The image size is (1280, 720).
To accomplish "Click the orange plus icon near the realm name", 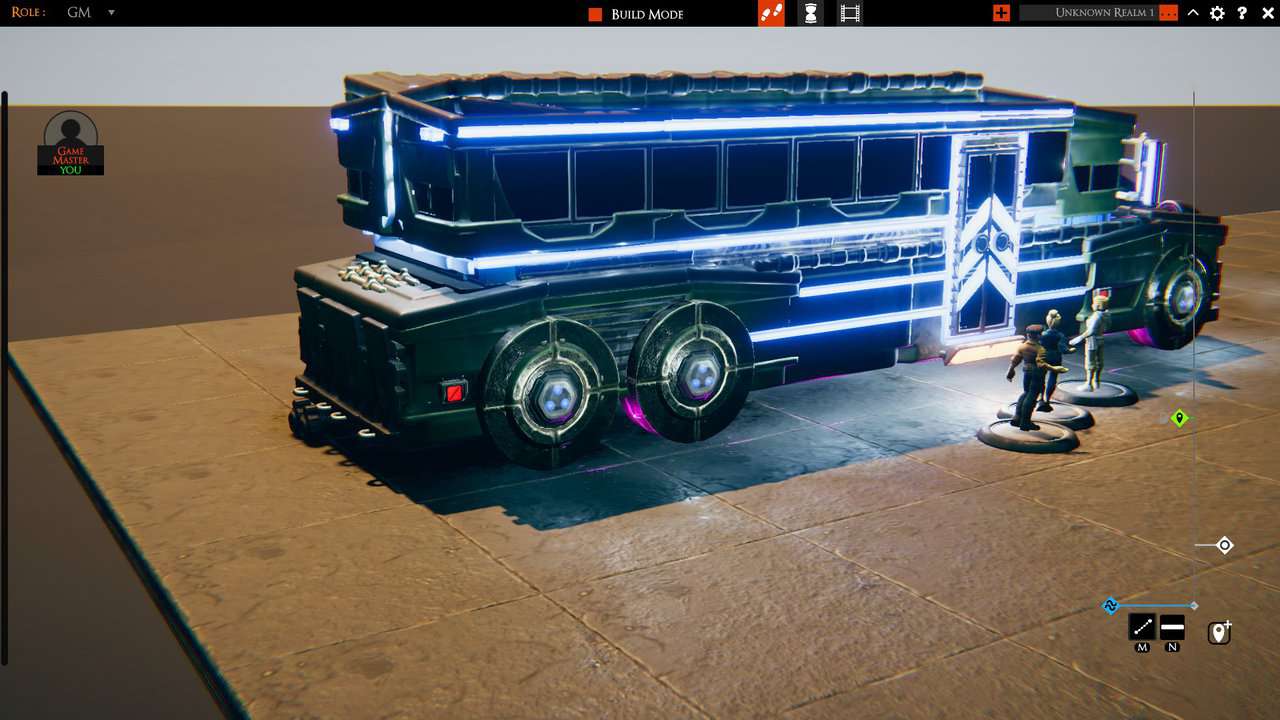I will [x=1000, y=13].
